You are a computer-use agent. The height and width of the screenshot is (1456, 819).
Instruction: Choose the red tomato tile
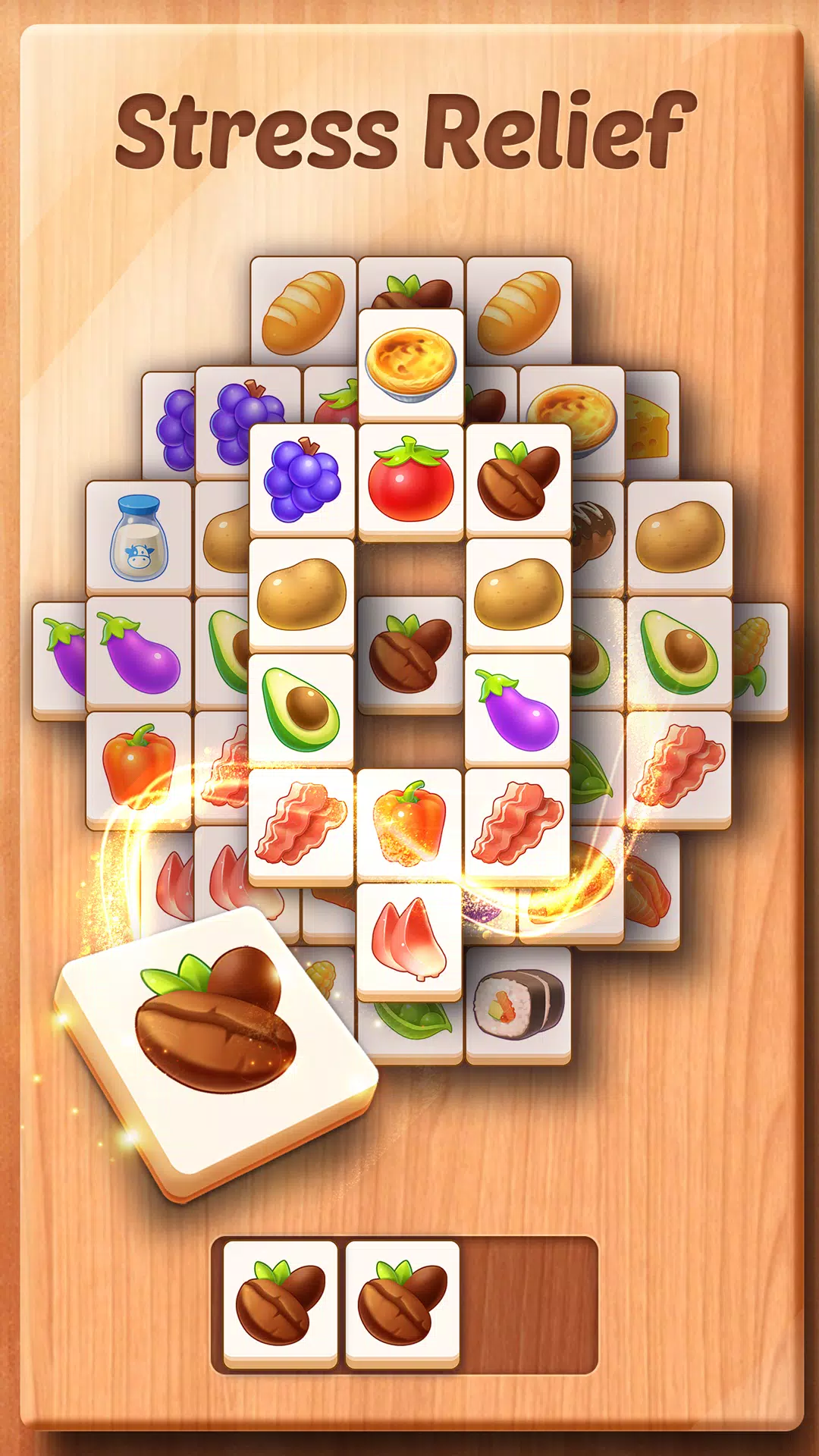[410, 481]
